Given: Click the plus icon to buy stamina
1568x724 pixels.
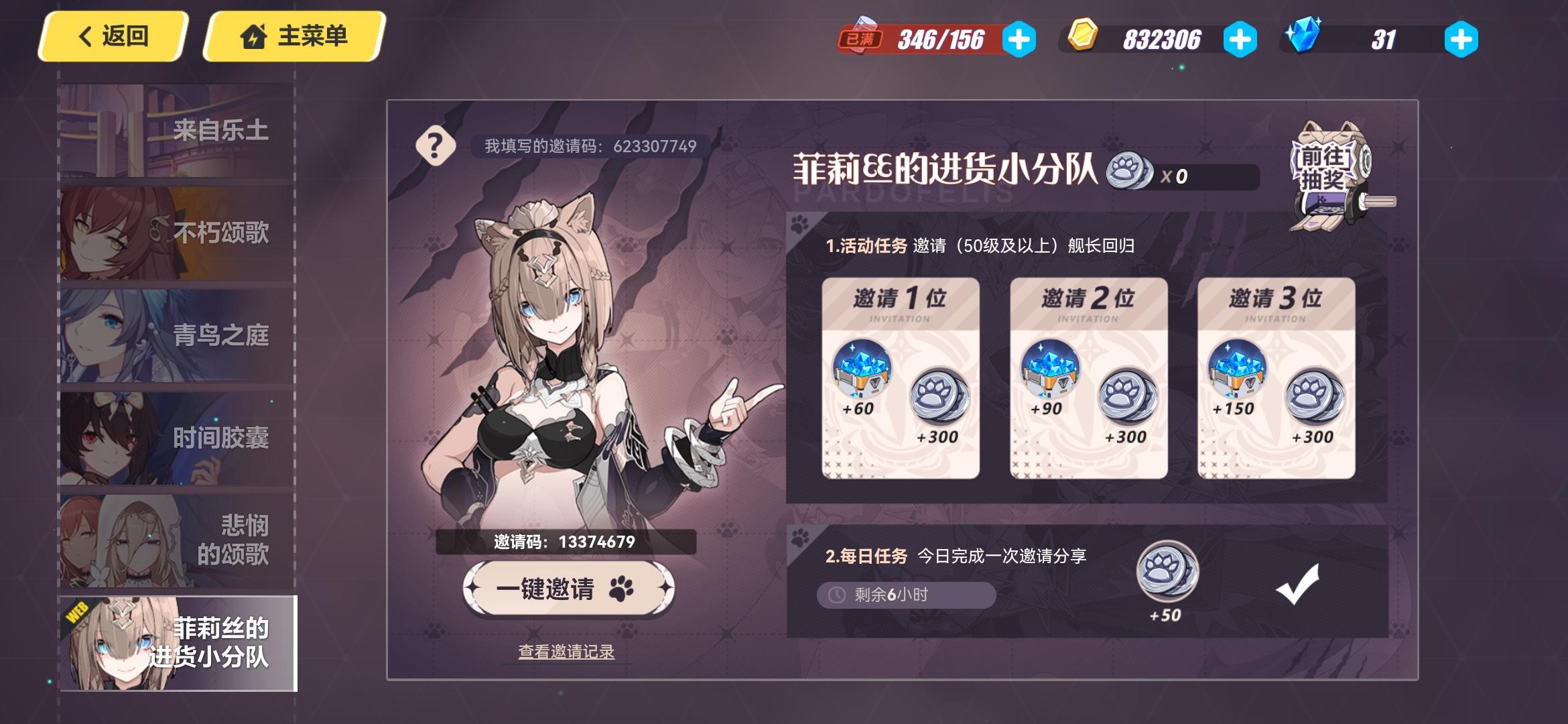Looking at the screenshot, I should [x=1021, y=40].
